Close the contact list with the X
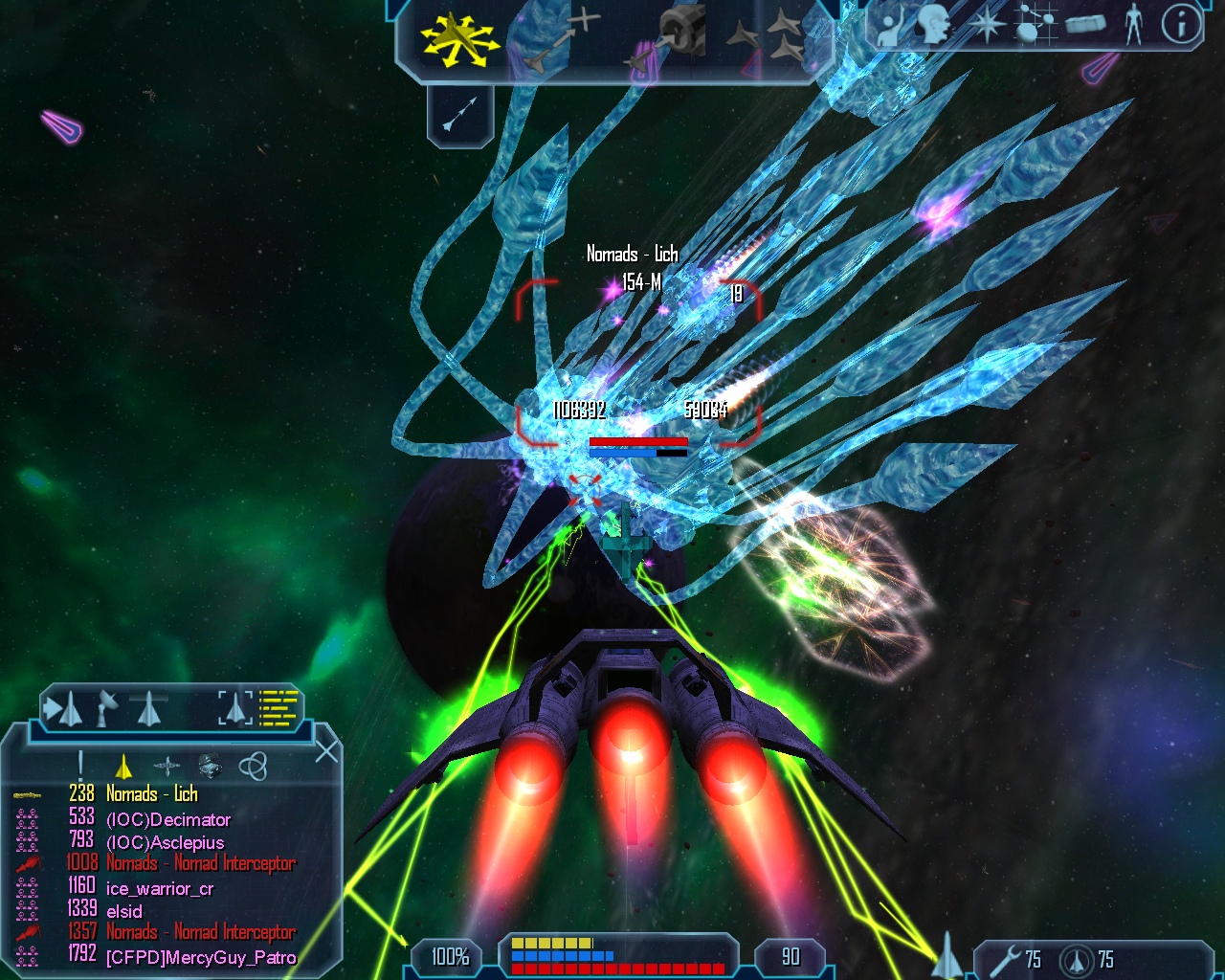Screen dimensions: 1225x980 [x=327, y=751]
